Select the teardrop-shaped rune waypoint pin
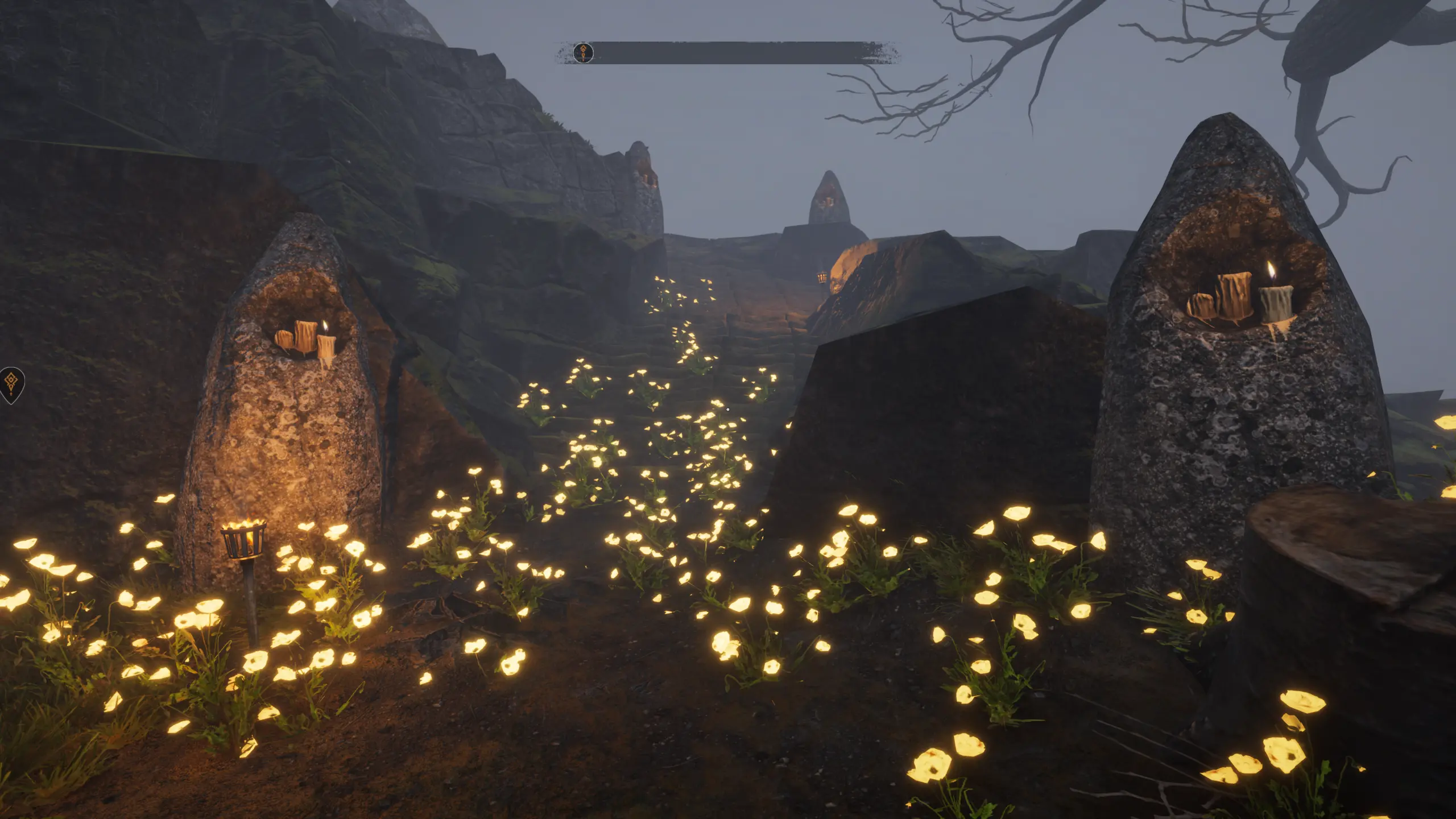The height and width of the screenshot is (819, 1456). (x=11, y=384)
